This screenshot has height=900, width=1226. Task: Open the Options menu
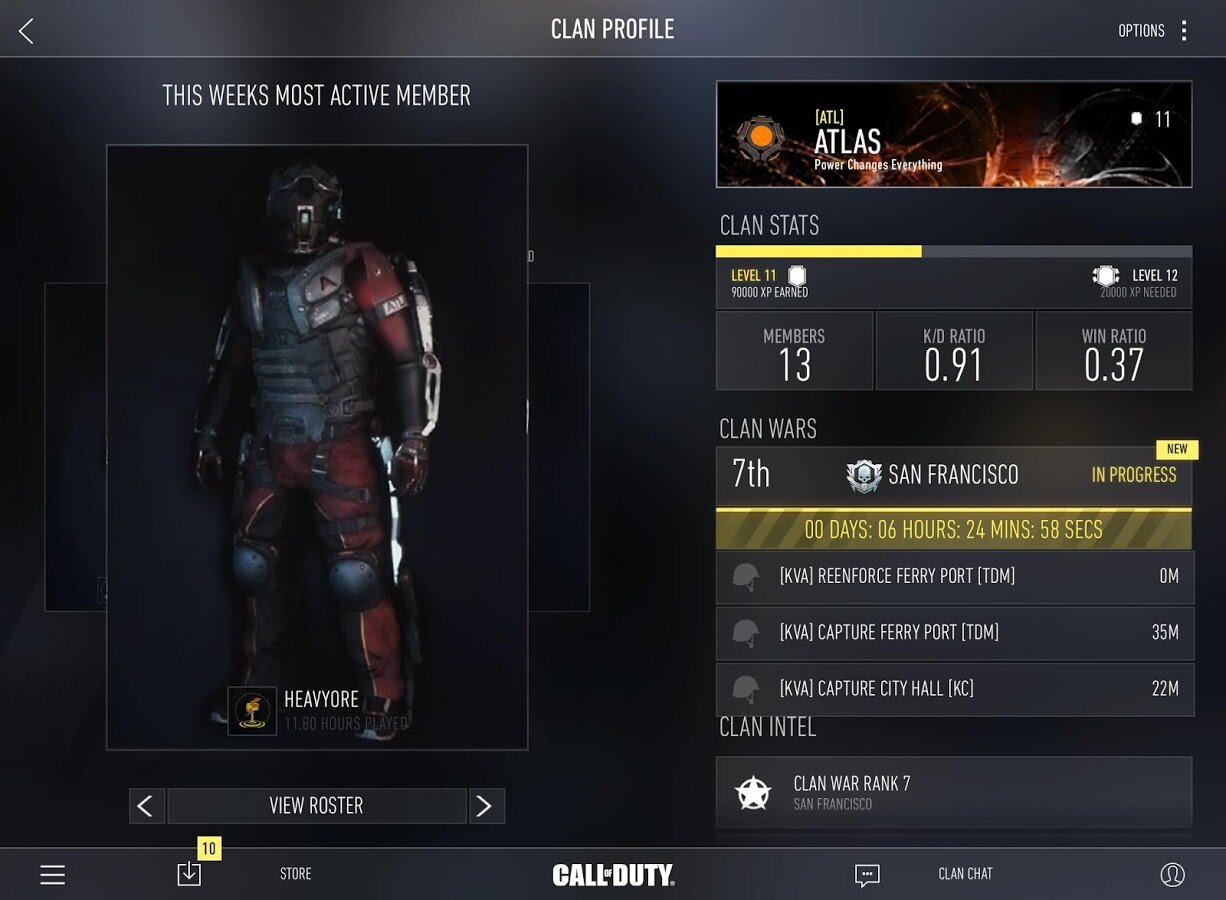(x=1154, y=31)
